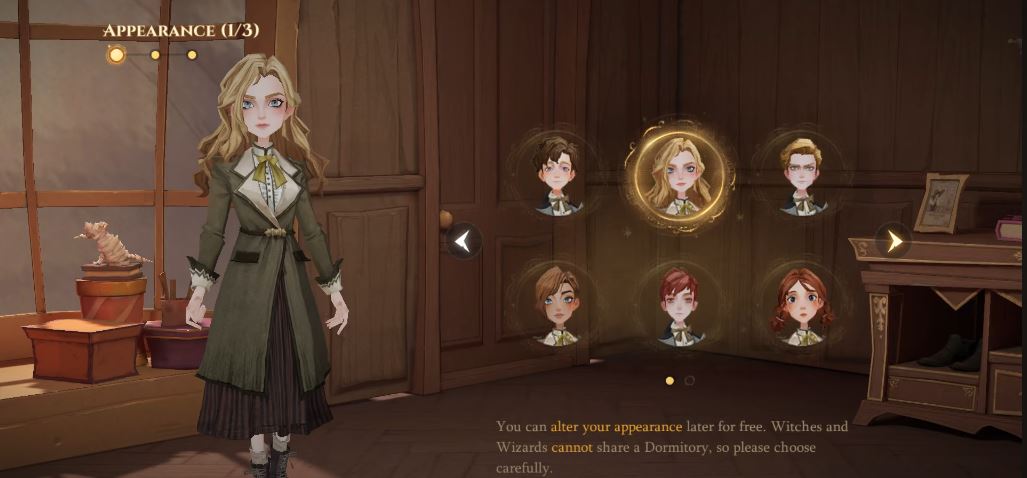Screen dimensions: 1027x478
Task: Go to previous appearance page with left arrow
Action: (x=463, y=241)
